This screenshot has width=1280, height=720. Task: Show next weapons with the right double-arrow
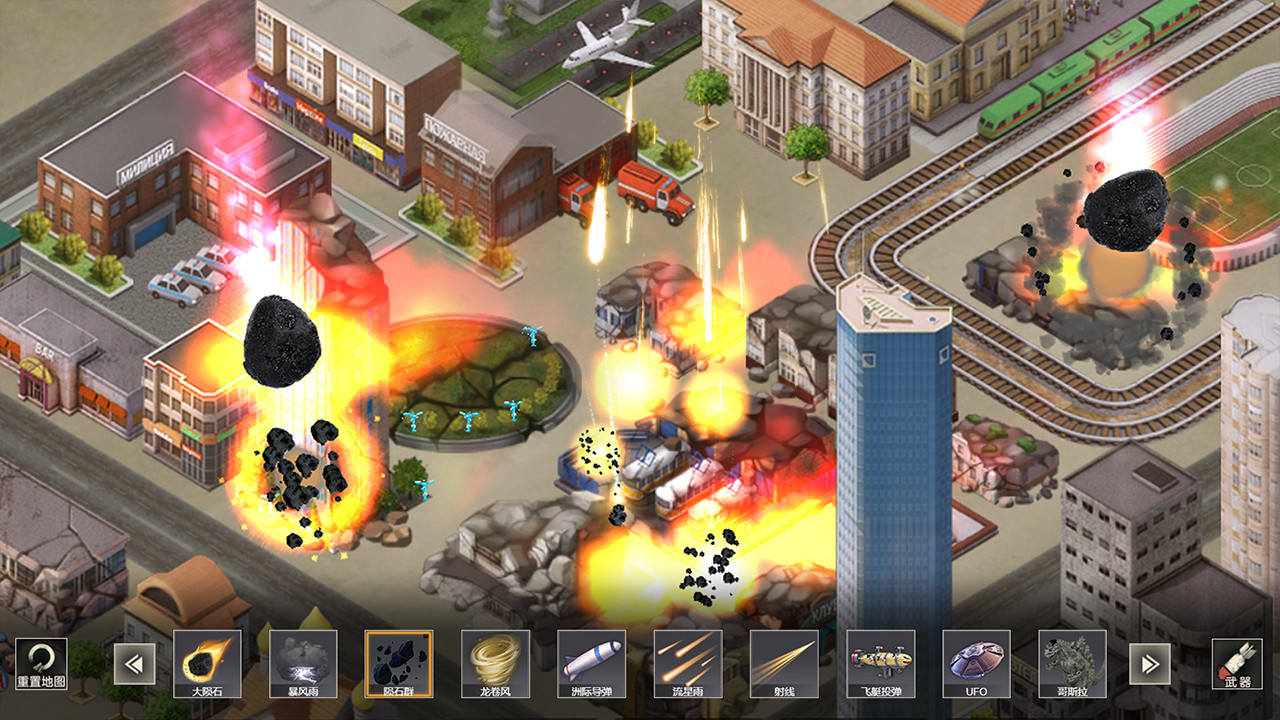coord(1149,663)
